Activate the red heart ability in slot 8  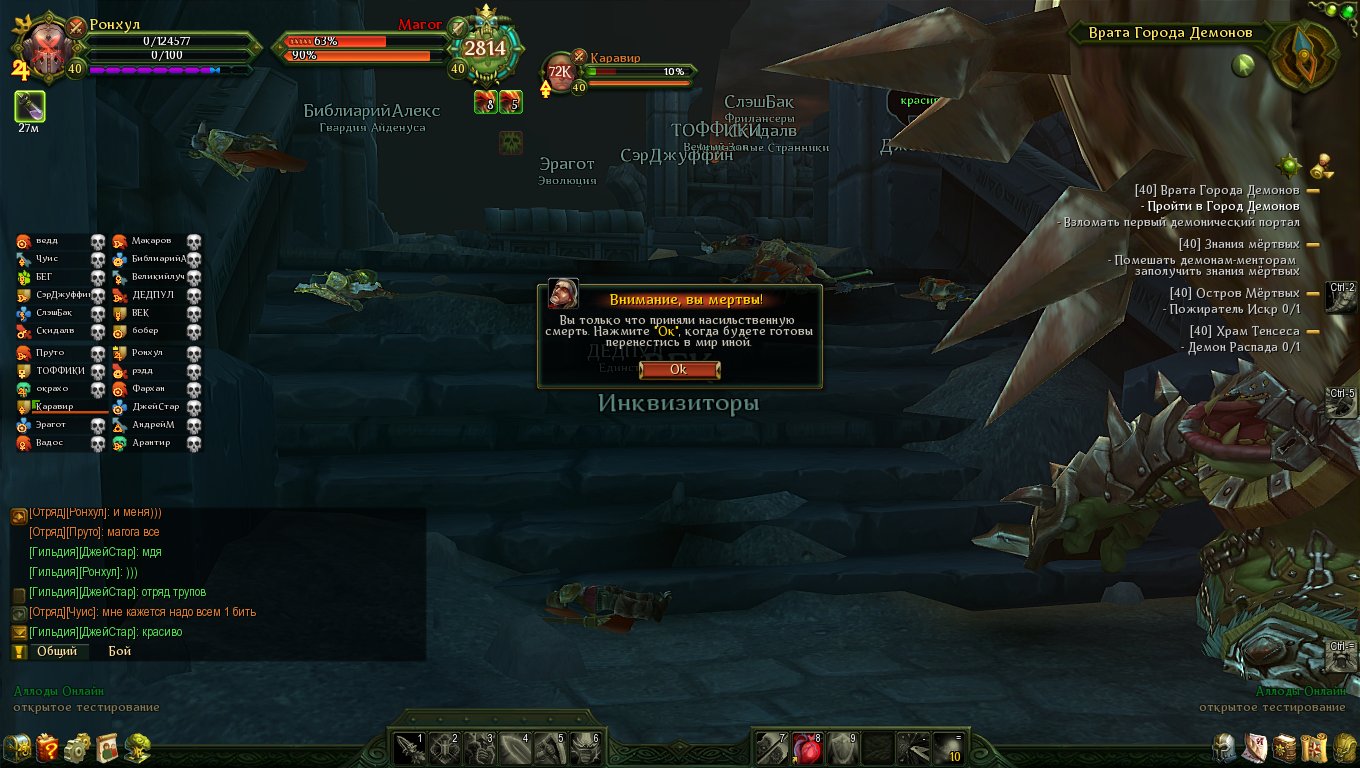pyautogui.click(x=807, y=747)
